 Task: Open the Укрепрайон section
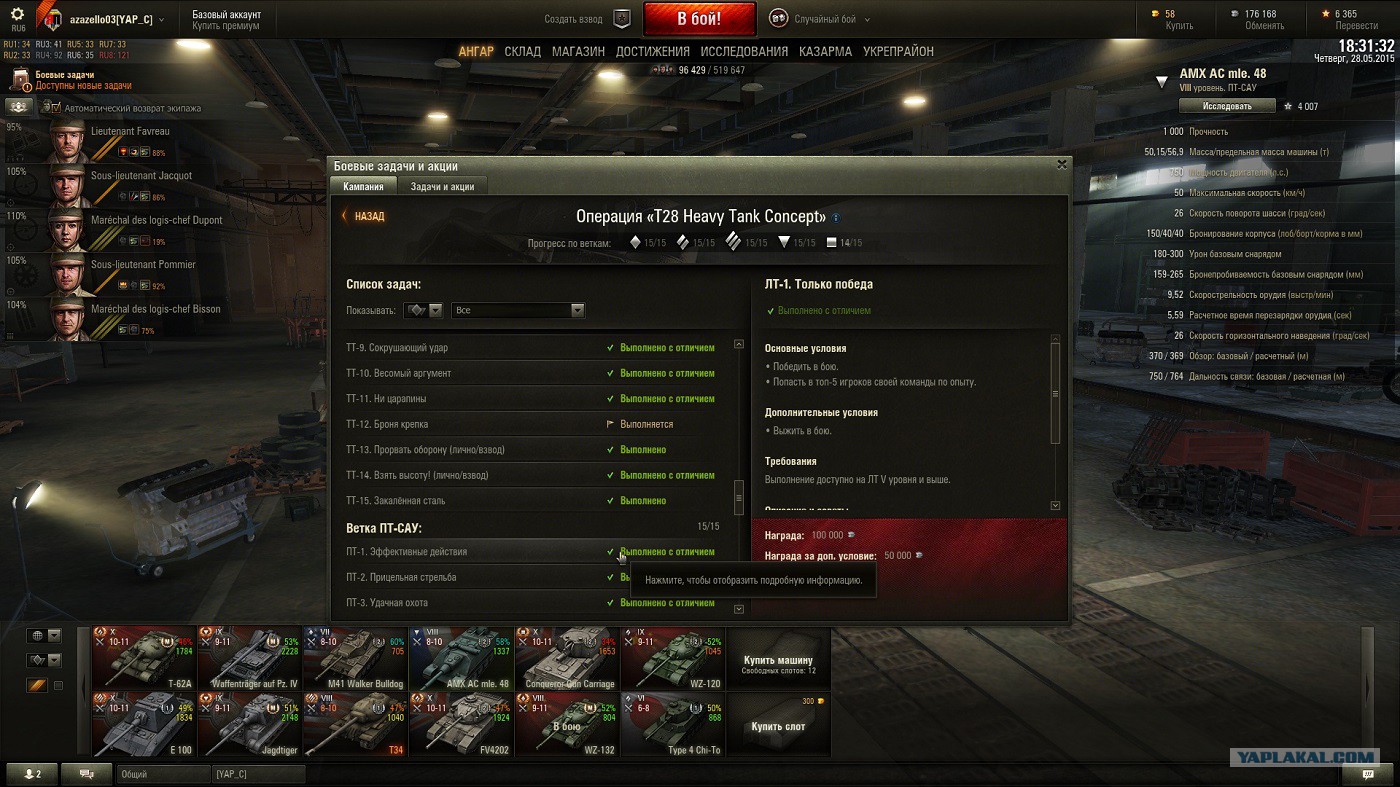pos(898,51)
